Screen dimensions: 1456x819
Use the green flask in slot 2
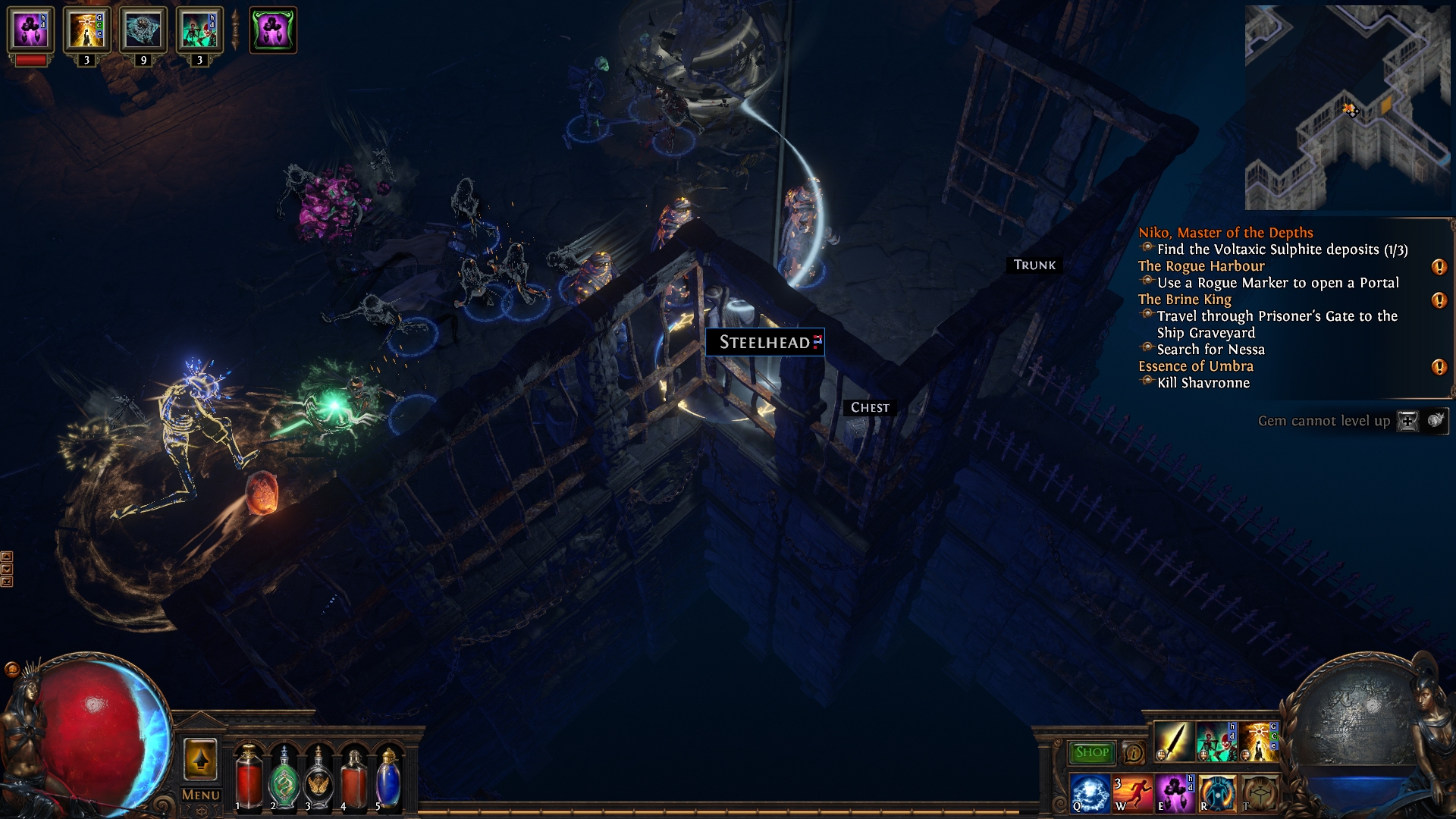point(284,779)
